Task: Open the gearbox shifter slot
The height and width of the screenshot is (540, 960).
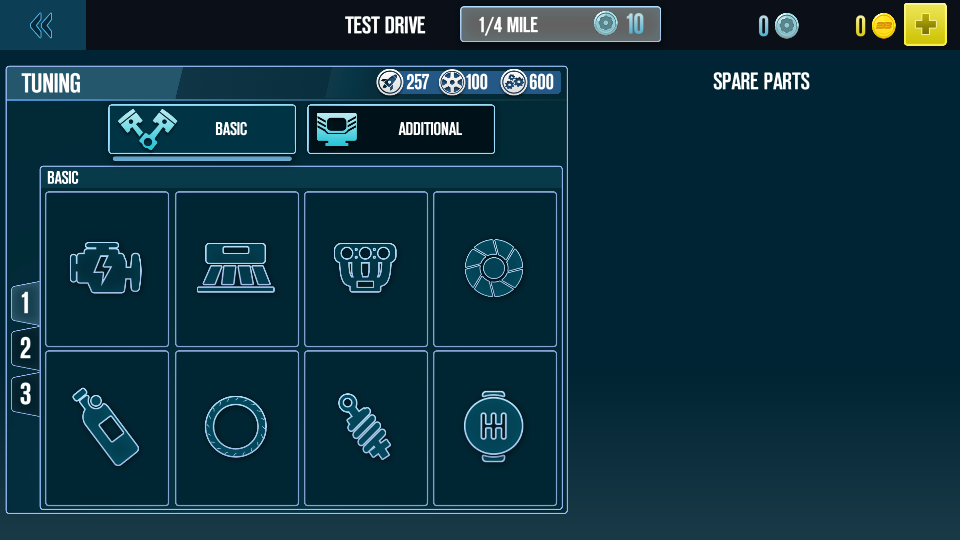Action: click(x=495, y=428)
